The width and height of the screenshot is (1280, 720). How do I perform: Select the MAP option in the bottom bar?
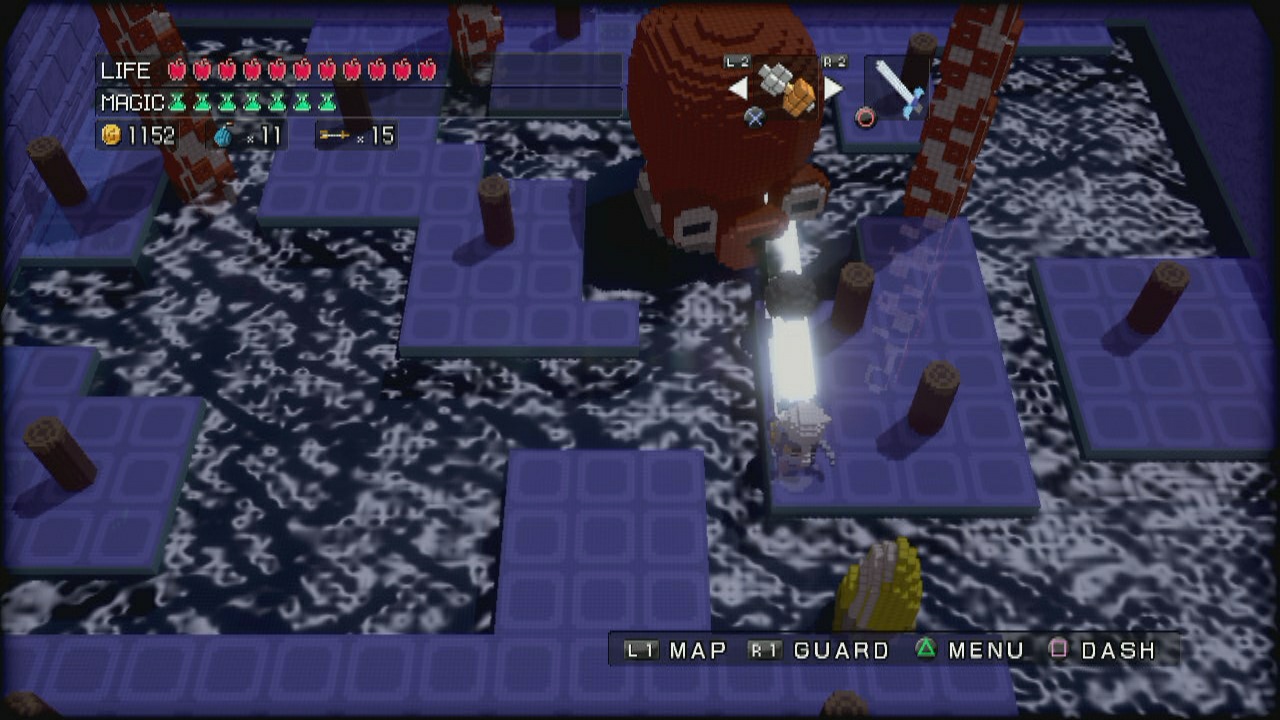coord(697,650)
